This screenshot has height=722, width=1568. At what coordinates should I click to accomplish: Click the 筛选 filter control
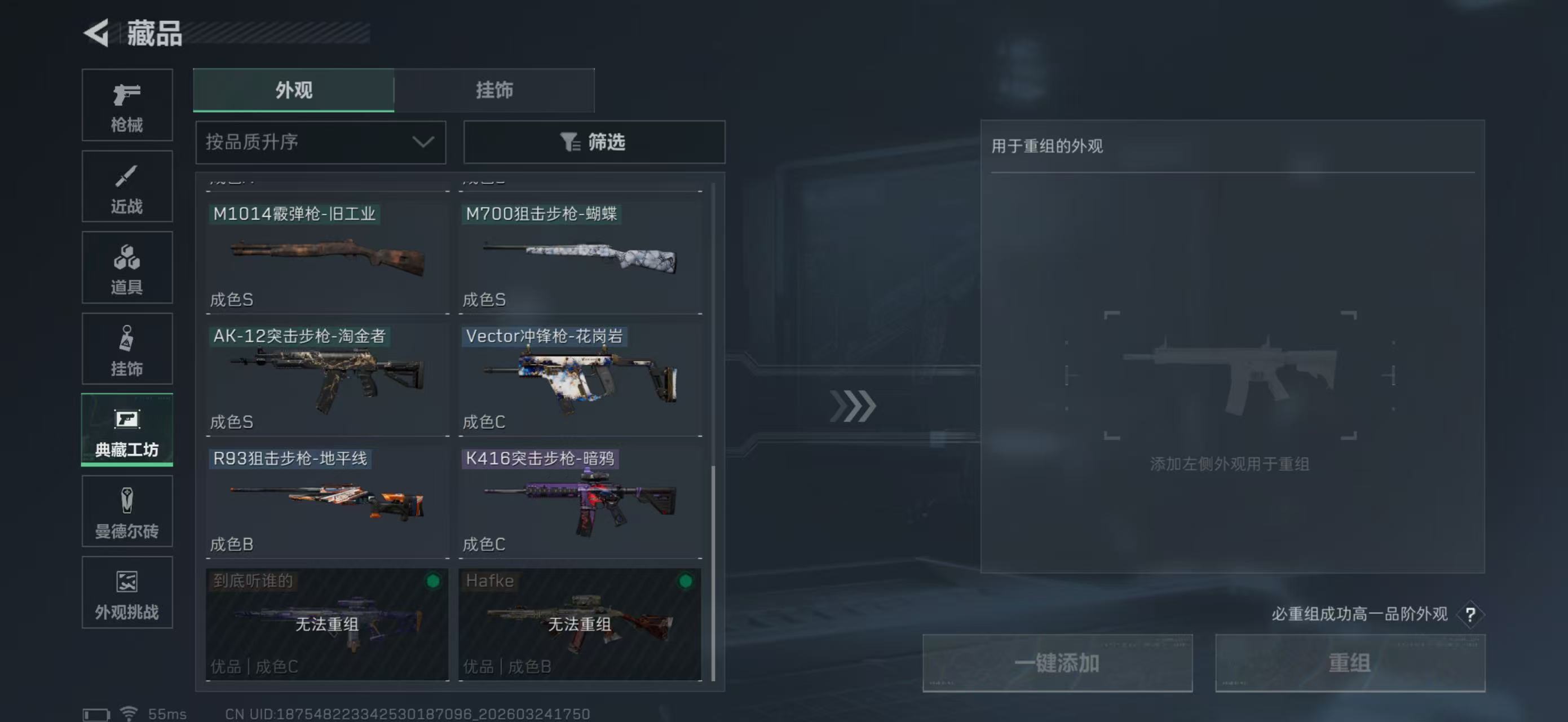pos(594,142)
